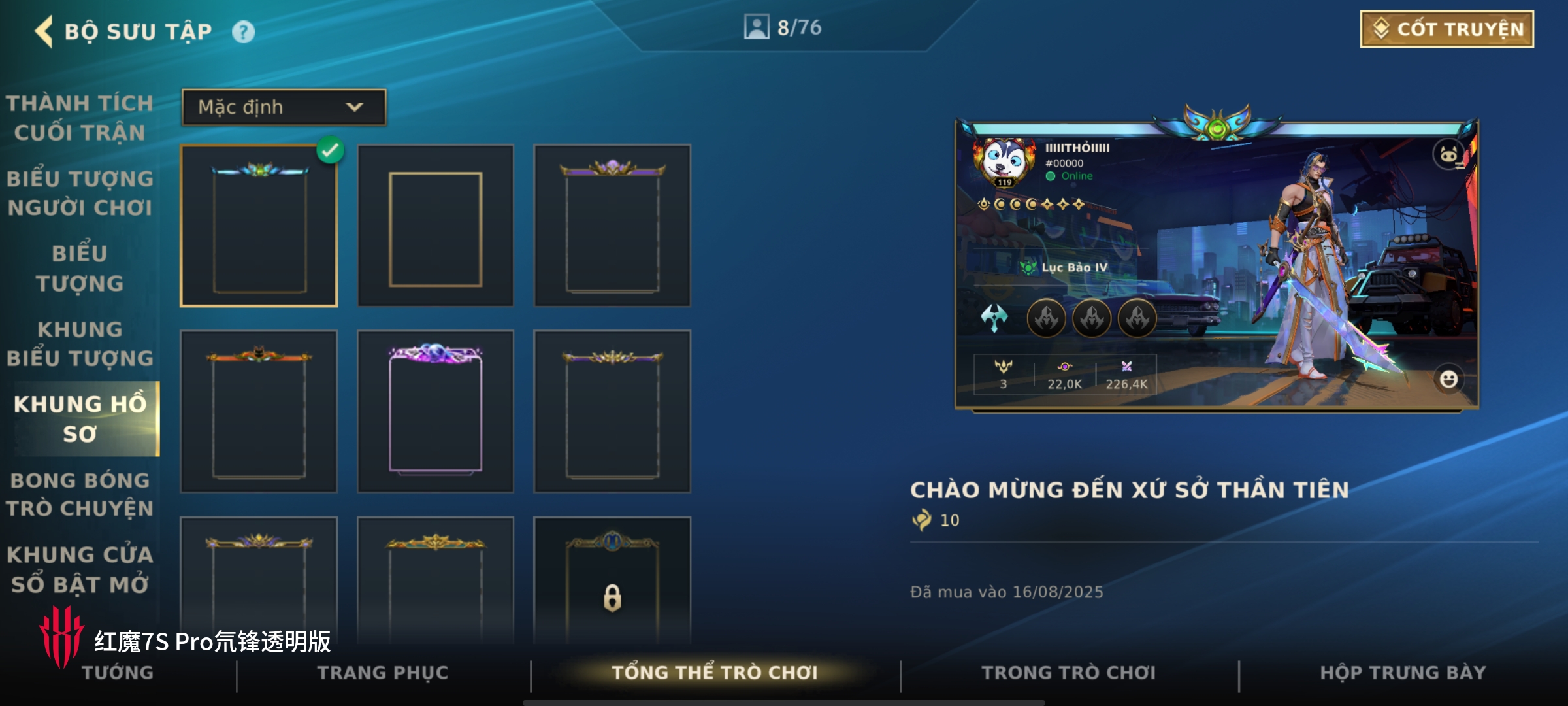Show Khung Cửa Sổ Bật Mở category

click(x=80, y=569)
